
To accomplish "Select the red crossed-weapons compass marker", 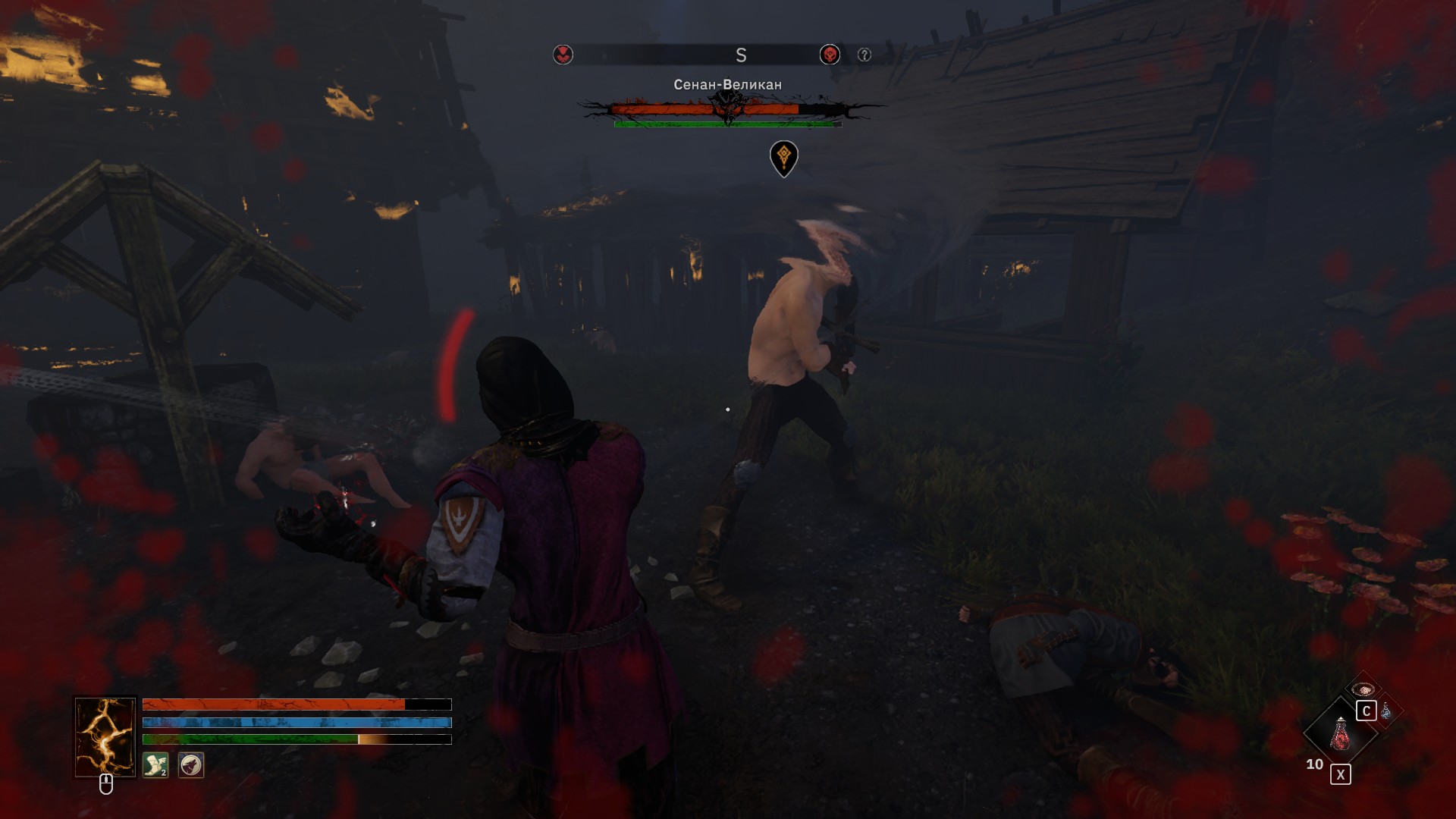I will [563, 55].
